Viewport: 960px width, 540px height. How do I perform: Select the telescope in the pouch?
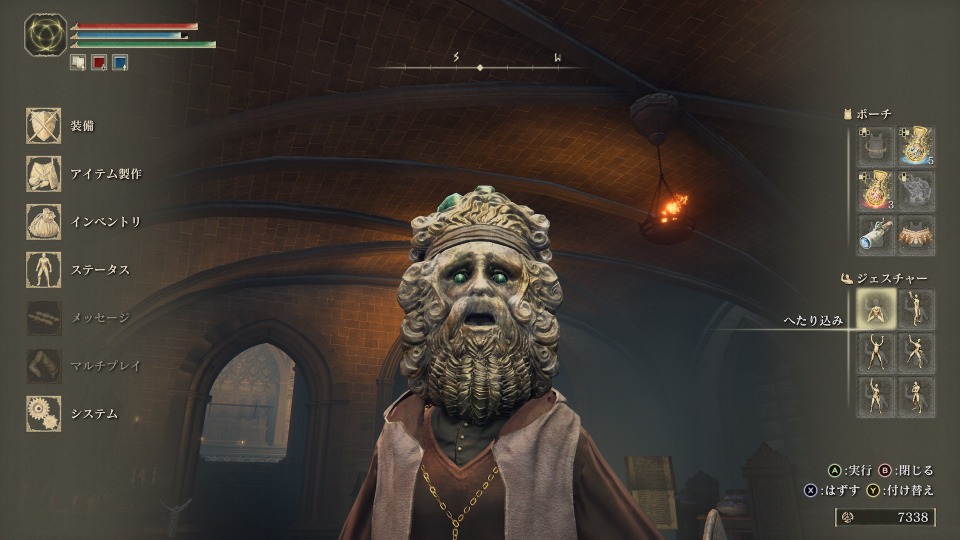[x=874, y=234]
